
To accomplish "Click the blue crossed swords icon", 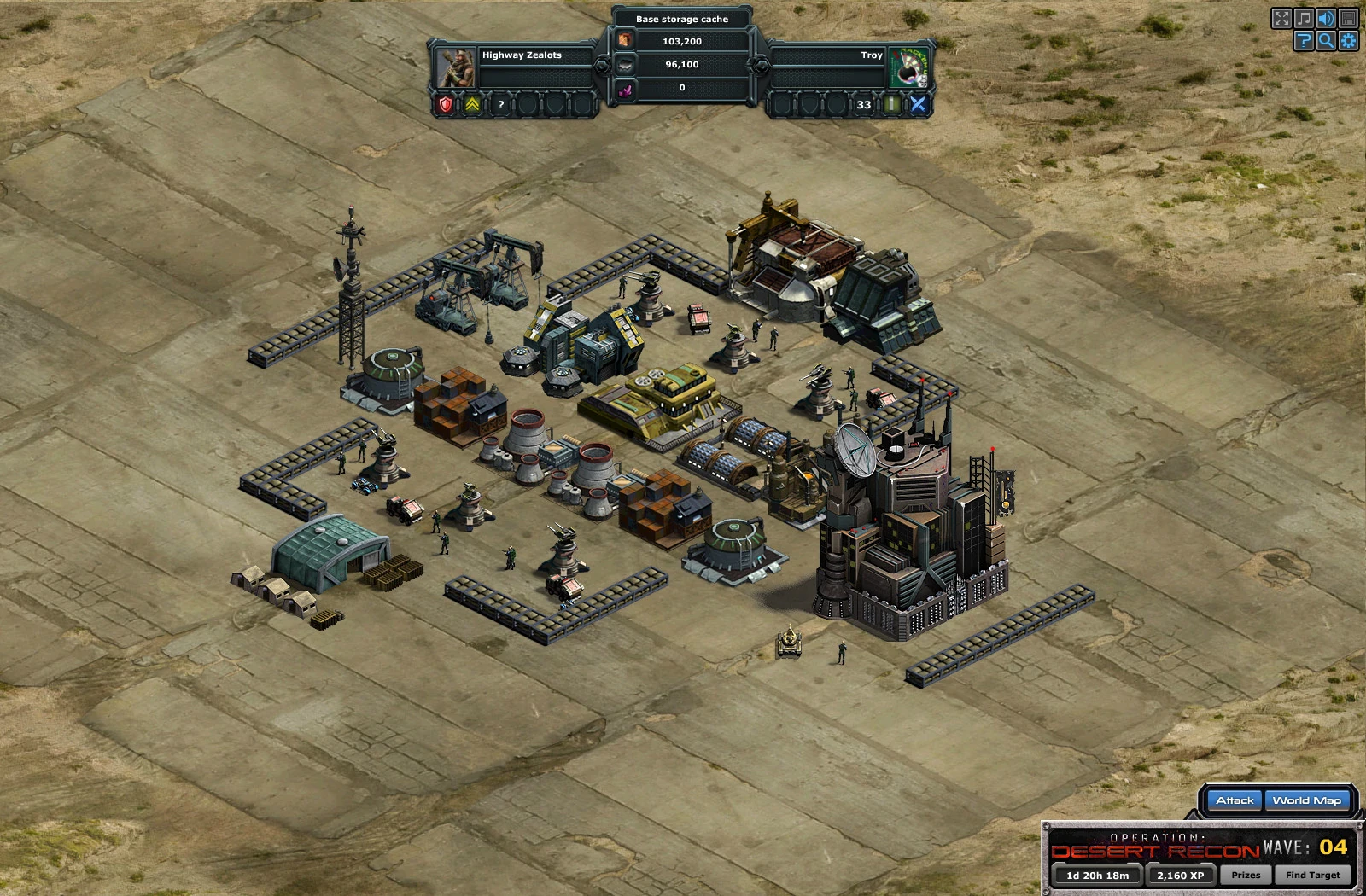I will 918,104.
